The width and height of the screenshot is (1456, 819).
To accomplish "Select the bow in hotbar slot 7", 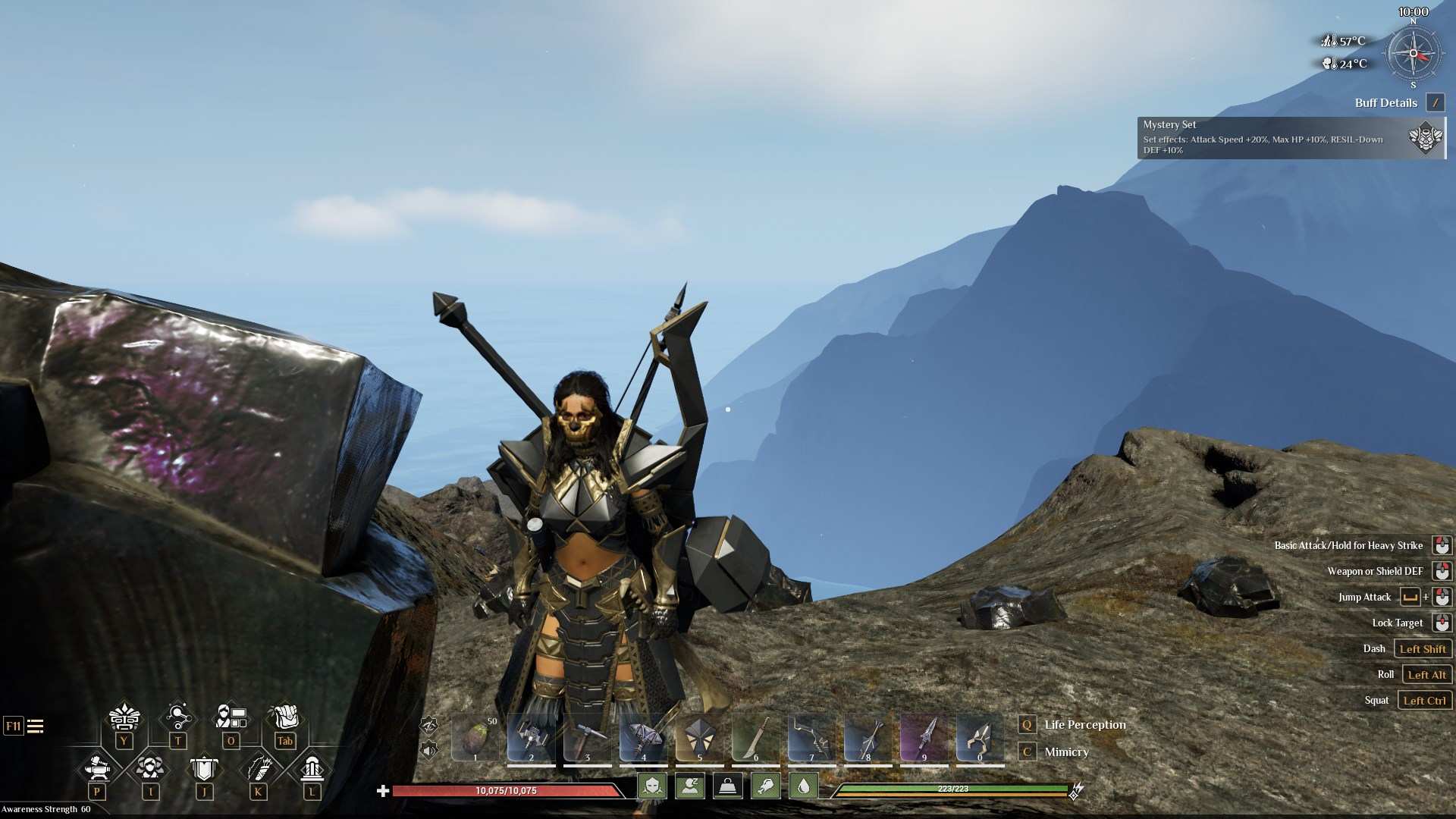I will pos(811,737).
